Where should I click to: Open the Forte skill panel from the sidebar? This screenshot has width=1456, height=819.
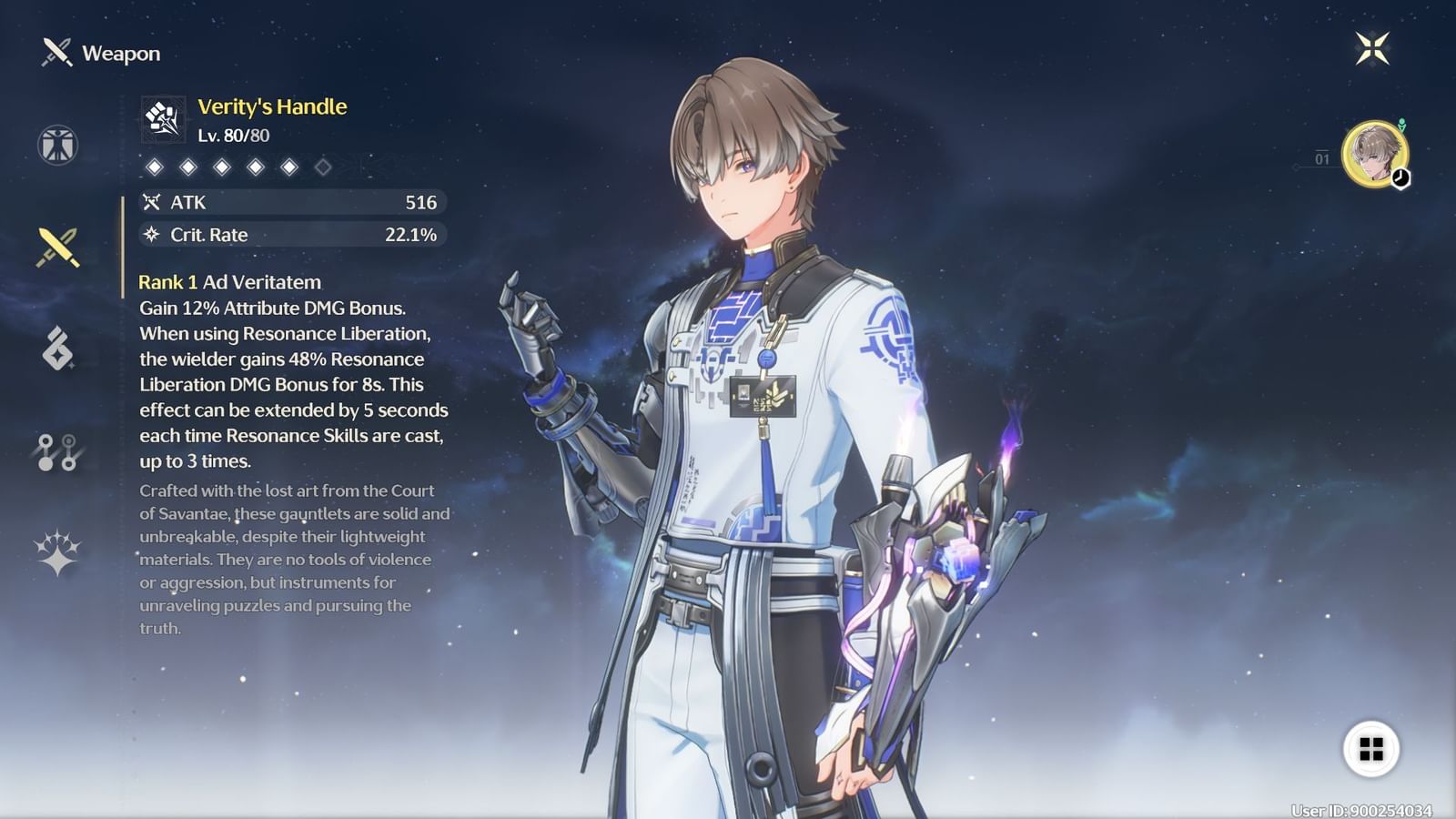[56, 348]
